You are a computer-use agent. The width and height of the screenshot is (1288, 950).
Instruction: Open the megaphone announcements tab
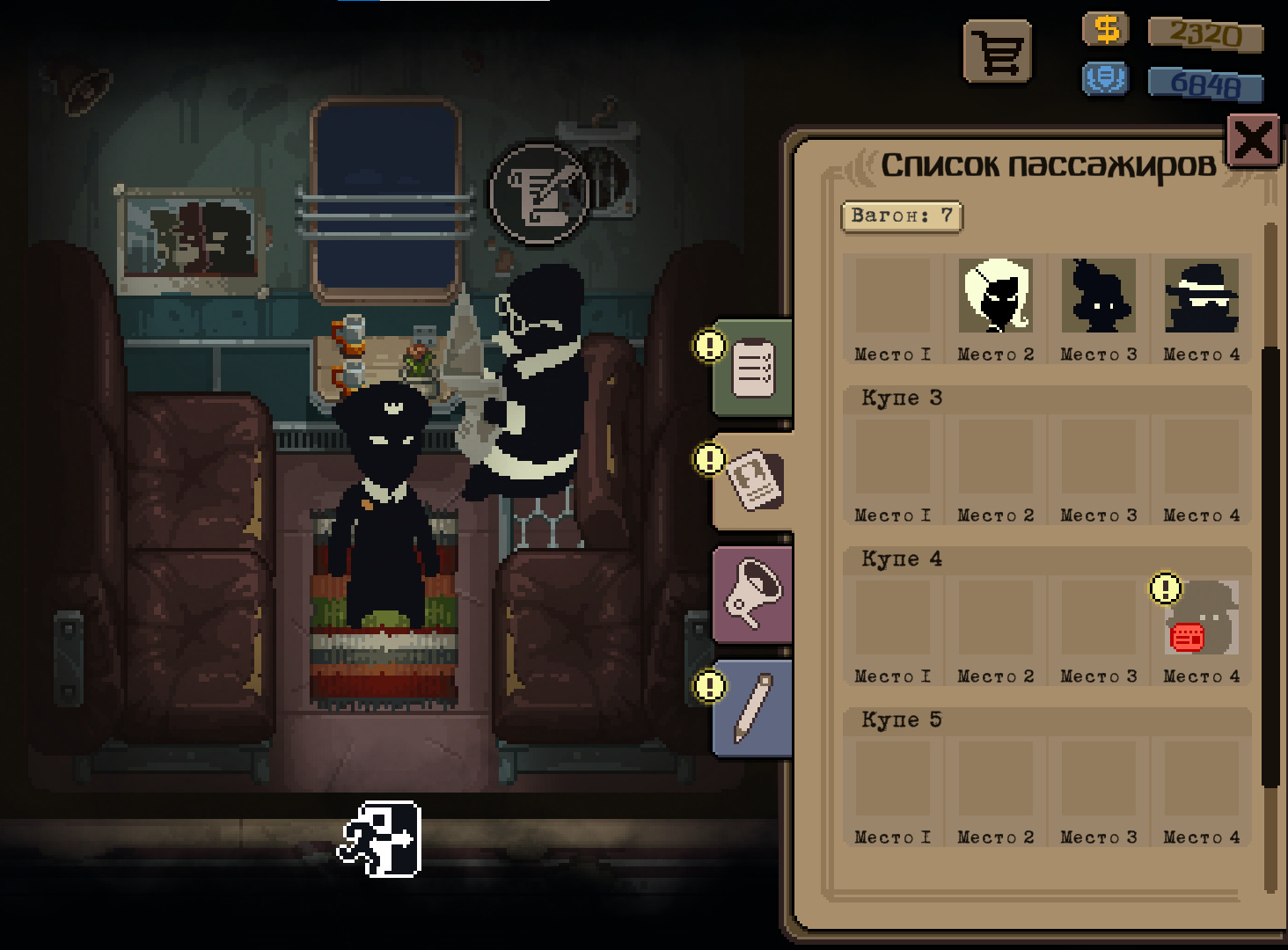click(x=753, y=594)
